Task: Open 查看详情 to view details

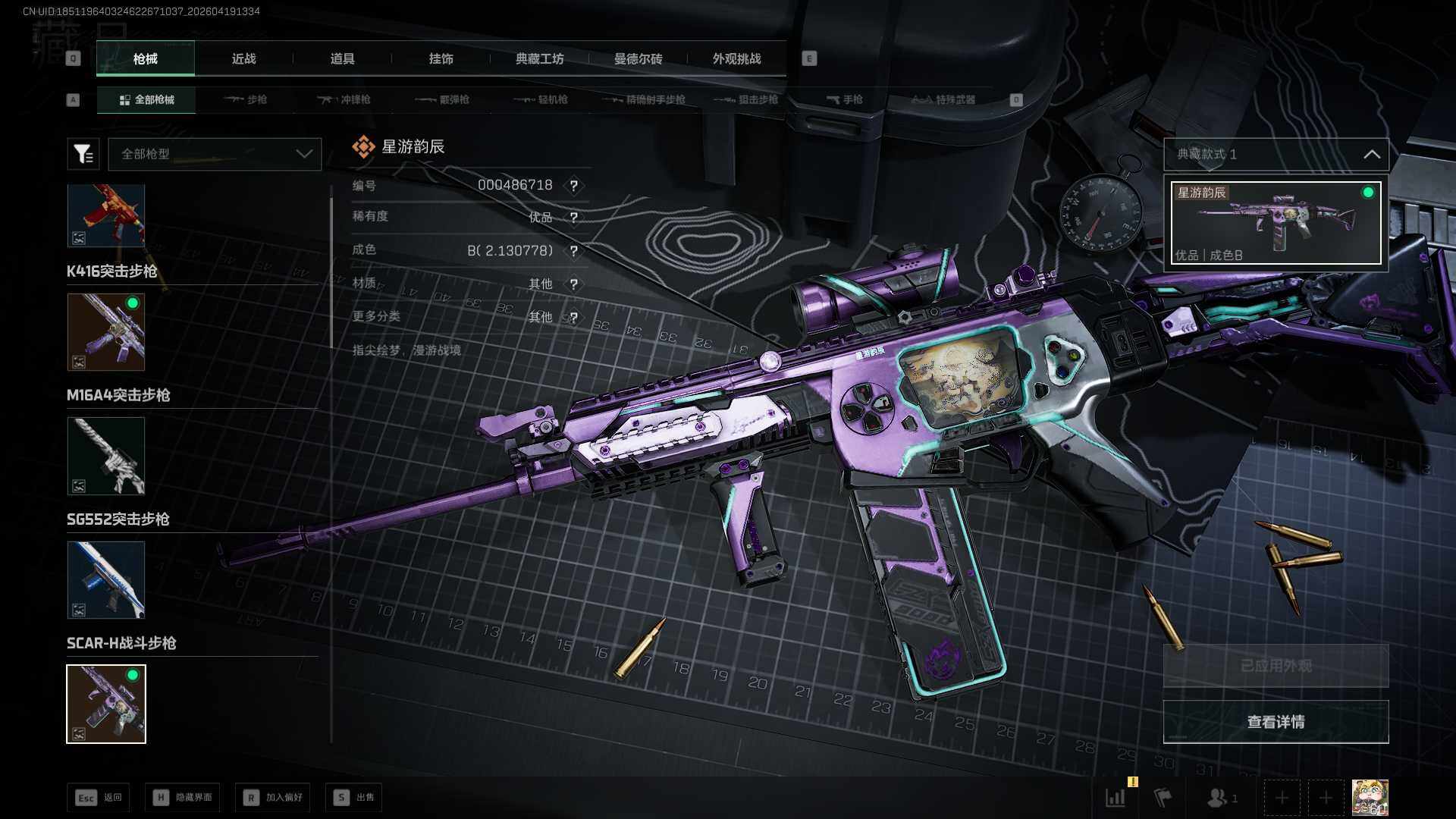Action: (x=1276, y=722)
